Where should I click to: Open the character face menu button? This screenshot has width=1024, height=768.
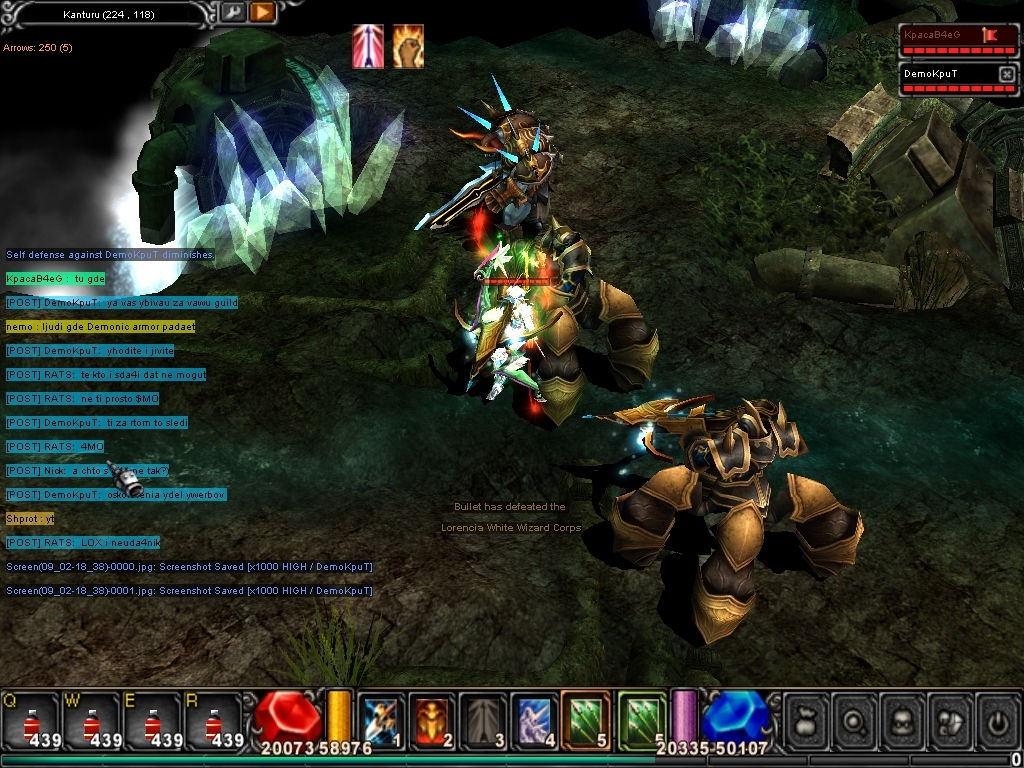[x=902, y=719]
